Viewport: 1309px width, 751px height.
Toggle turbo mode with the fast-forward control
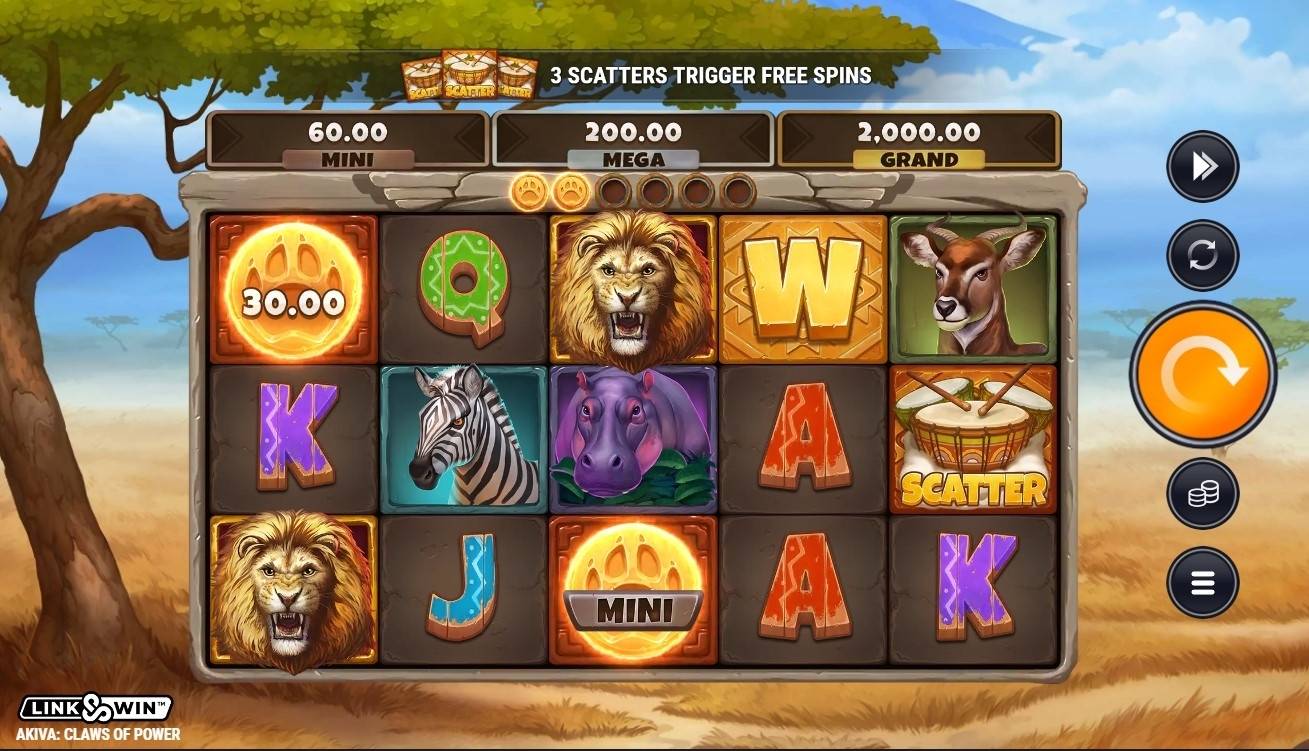coord(1202,165)
